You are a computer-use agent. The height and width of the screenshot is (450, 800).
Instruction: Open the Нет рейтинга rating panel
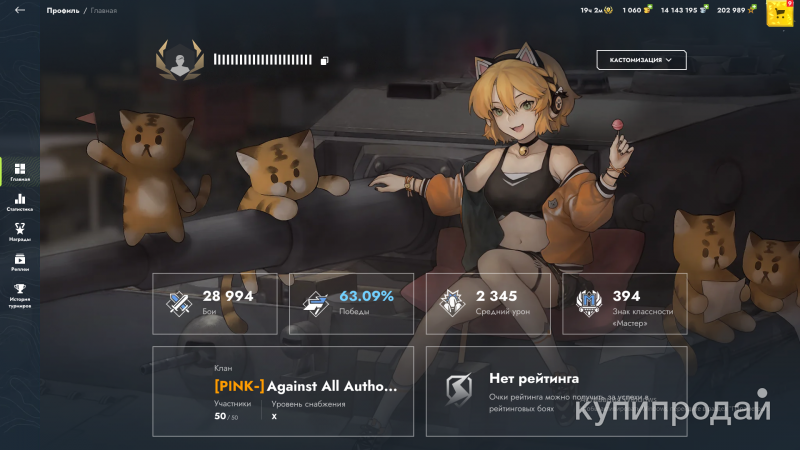tap(556, 391)
